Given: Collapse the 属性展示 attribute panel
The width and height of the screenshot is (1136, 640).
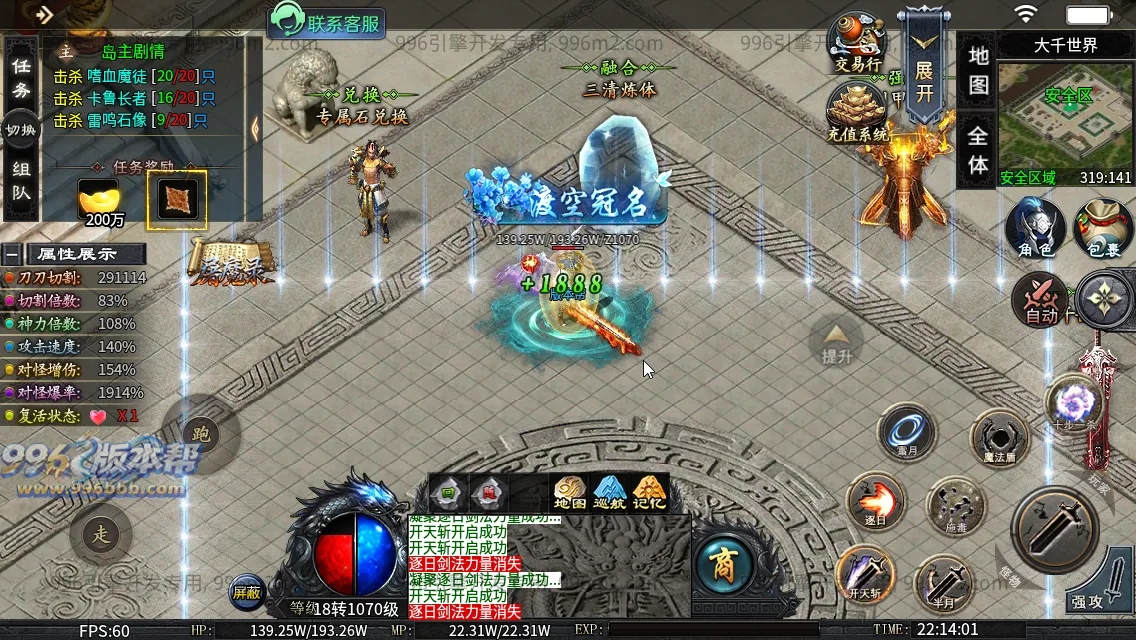Looking at the screenshot, I should (x=11, y=254).
